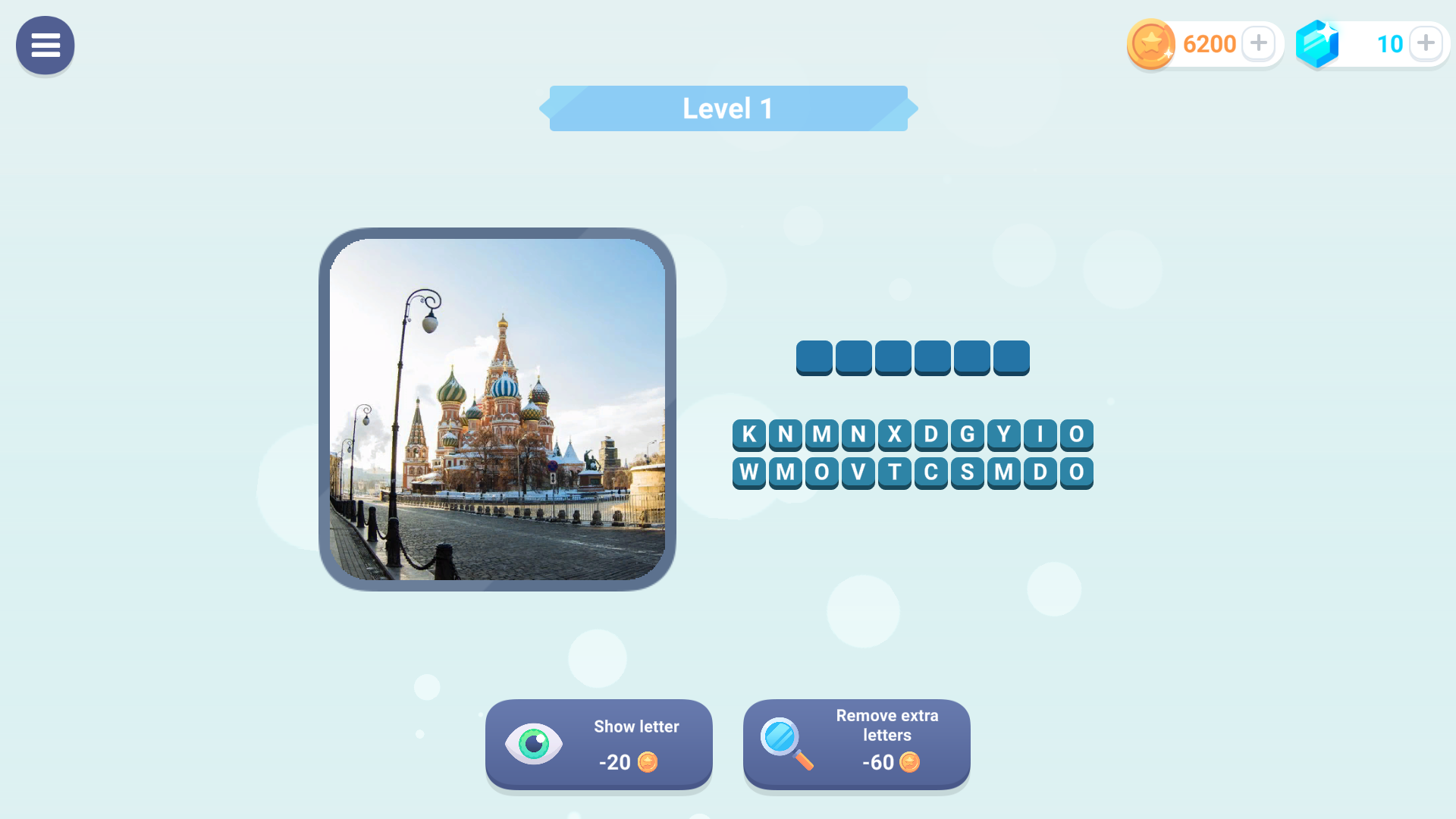Select the letter C tile
This screenshot has width=1456, height=819.
(931, 472)
